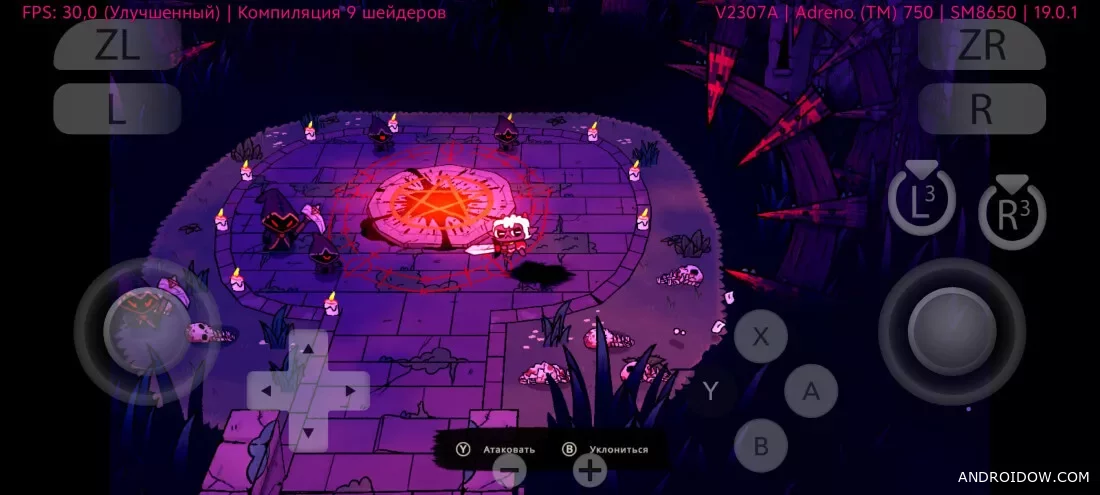Image resolution: width=1100 pixels, height=495 pixels.
Task: Tap the L shoulder button
Action: click(117, 109)
